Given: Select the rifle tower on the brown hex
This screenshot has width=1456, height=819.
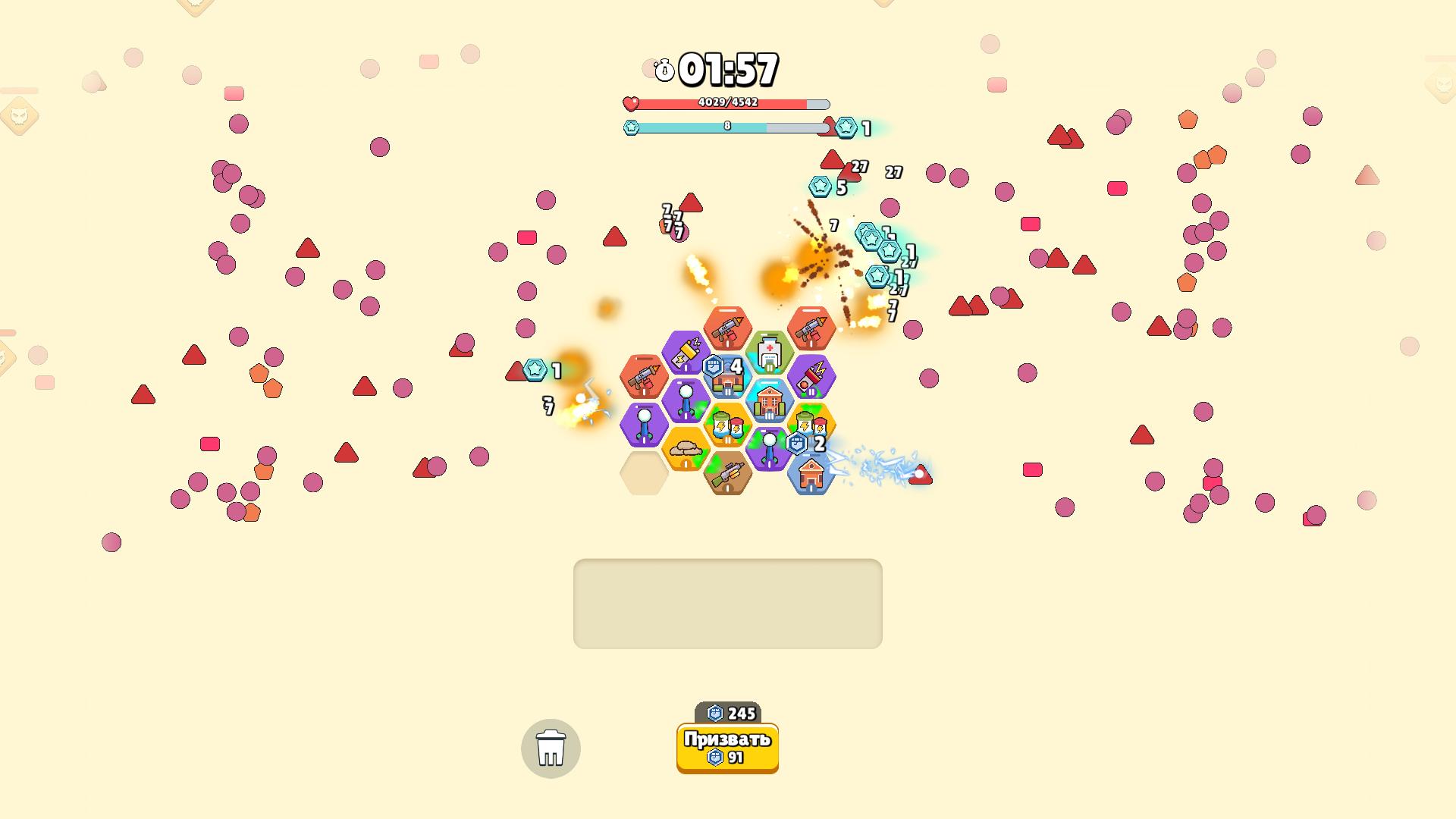Looking at the screenshot, I should 727,474.
